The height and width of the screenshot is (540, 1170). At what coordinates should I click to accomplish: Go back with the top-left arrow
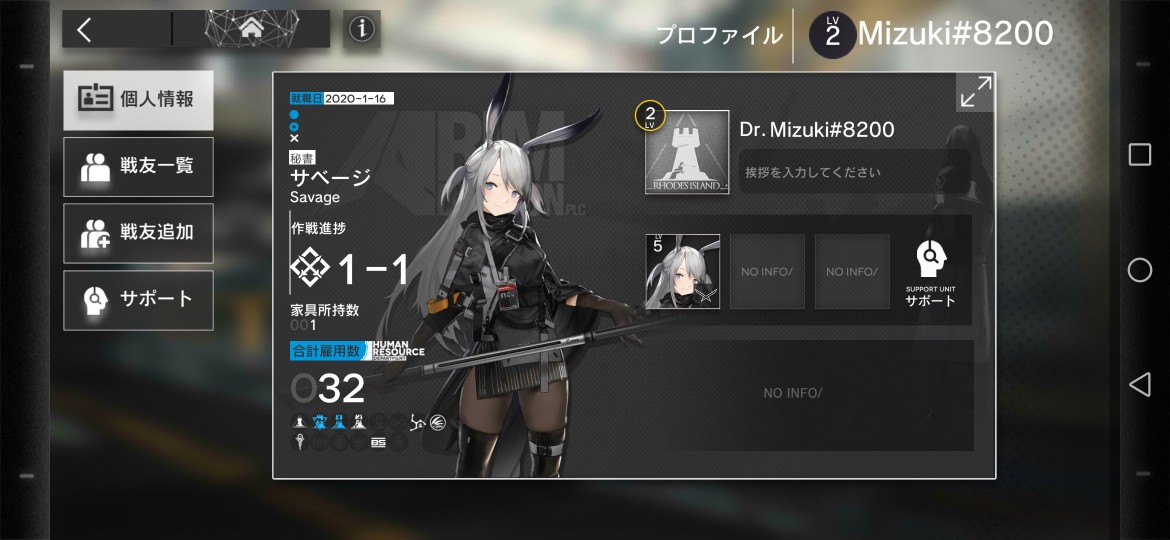pos(86,30)
